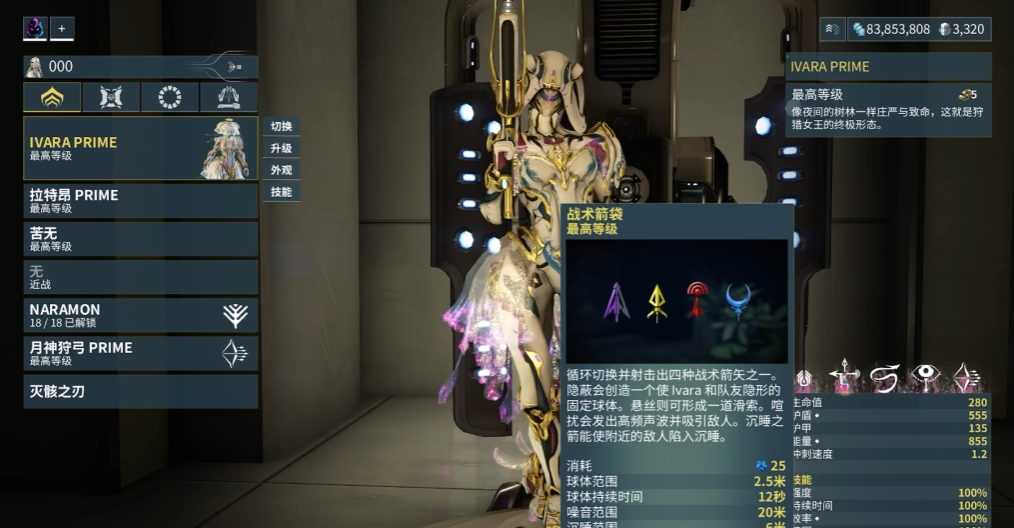
Task: Open the empty 近战 melee slot
Action: coord(140,277)
